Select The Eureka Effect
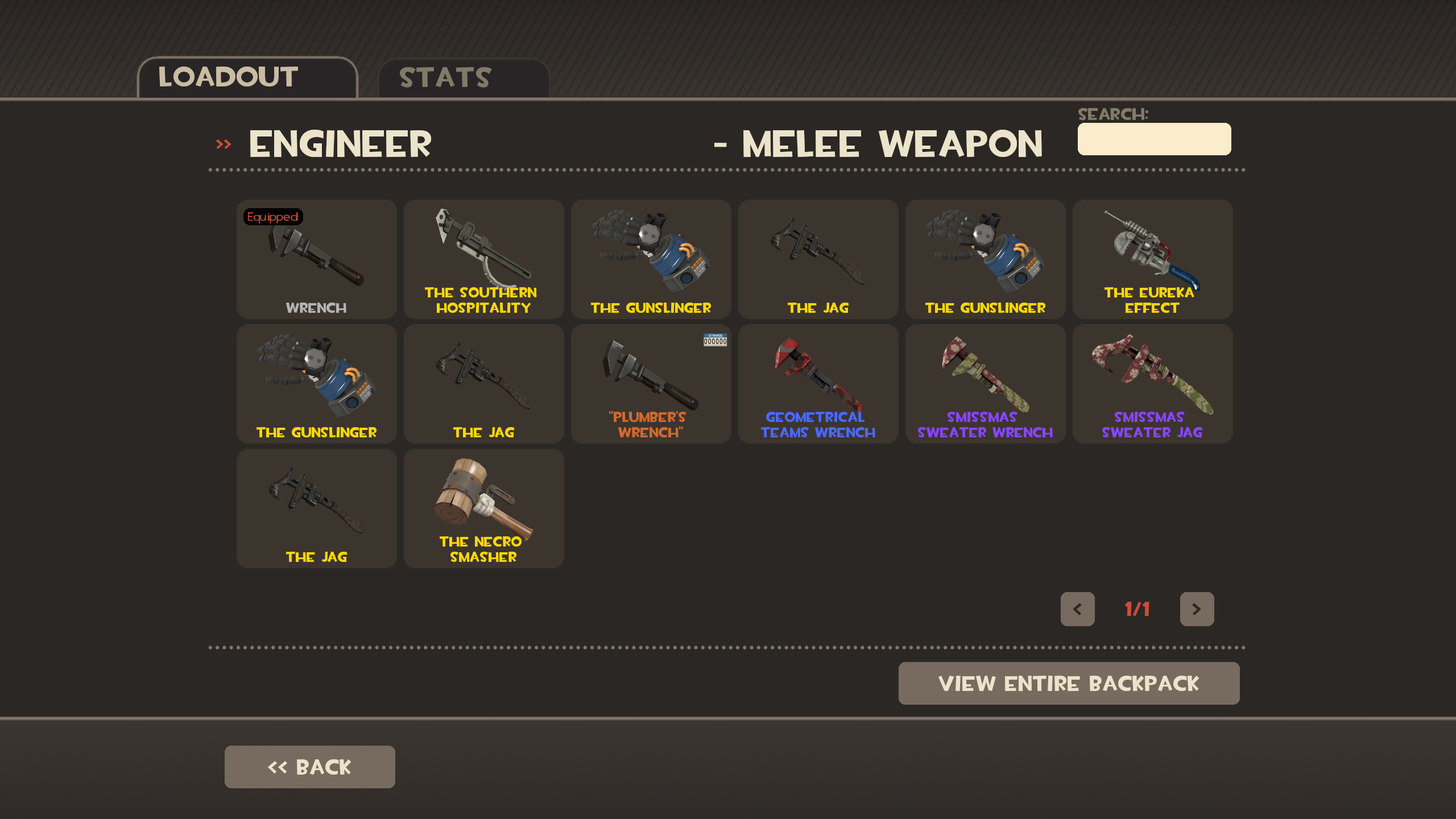The image size is (1456, 819). point(1151,259)
